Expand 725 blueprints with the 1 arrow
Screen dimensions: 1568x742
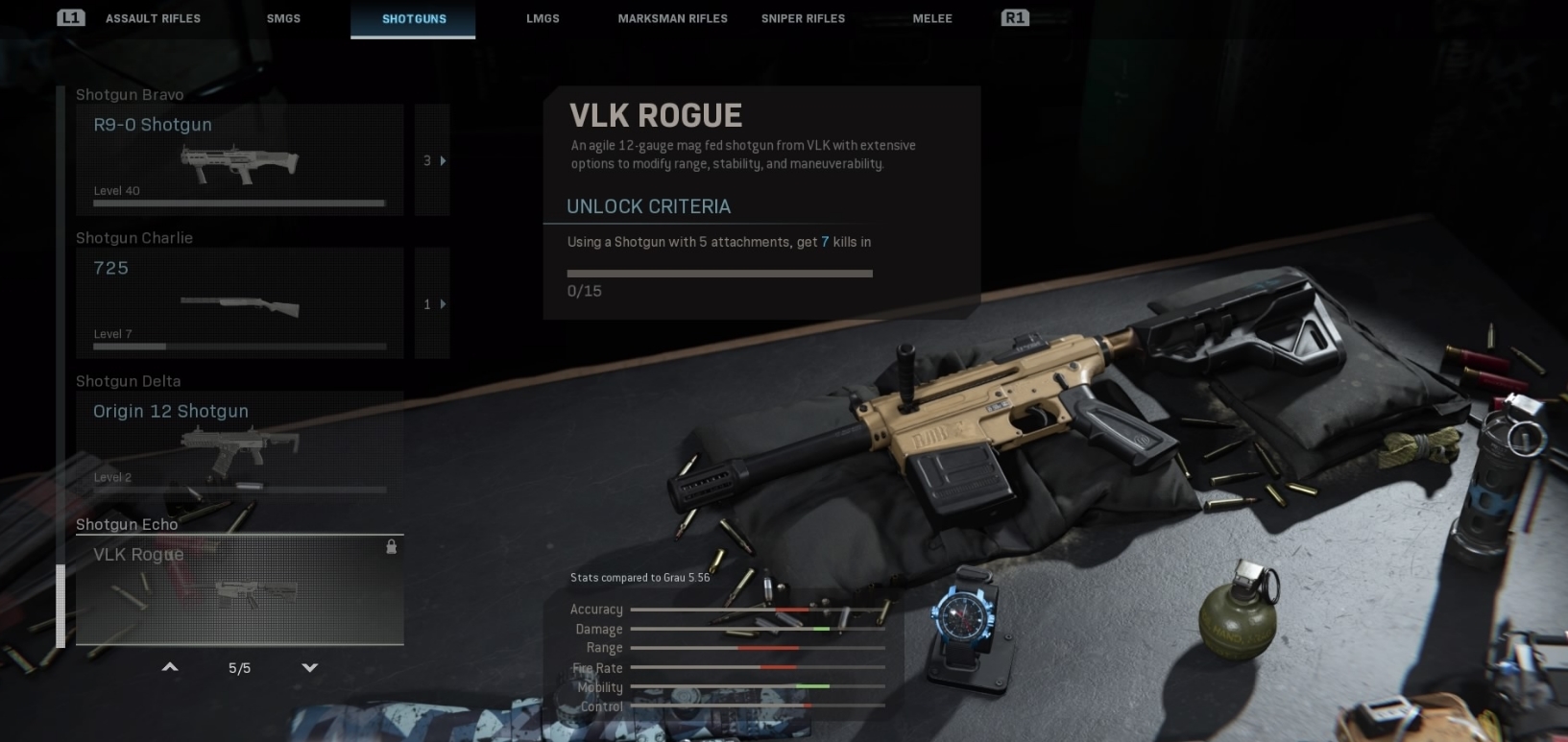433,303
